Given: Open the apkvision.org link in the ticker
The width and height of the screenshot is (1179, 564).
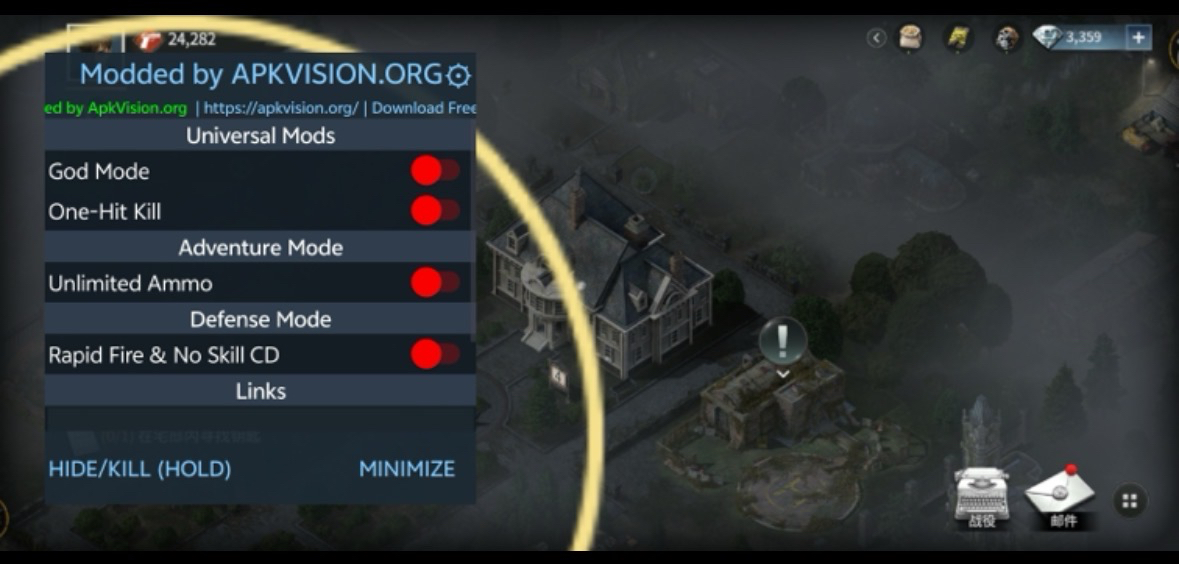Looking at the screenshot, I should point(280,108).
